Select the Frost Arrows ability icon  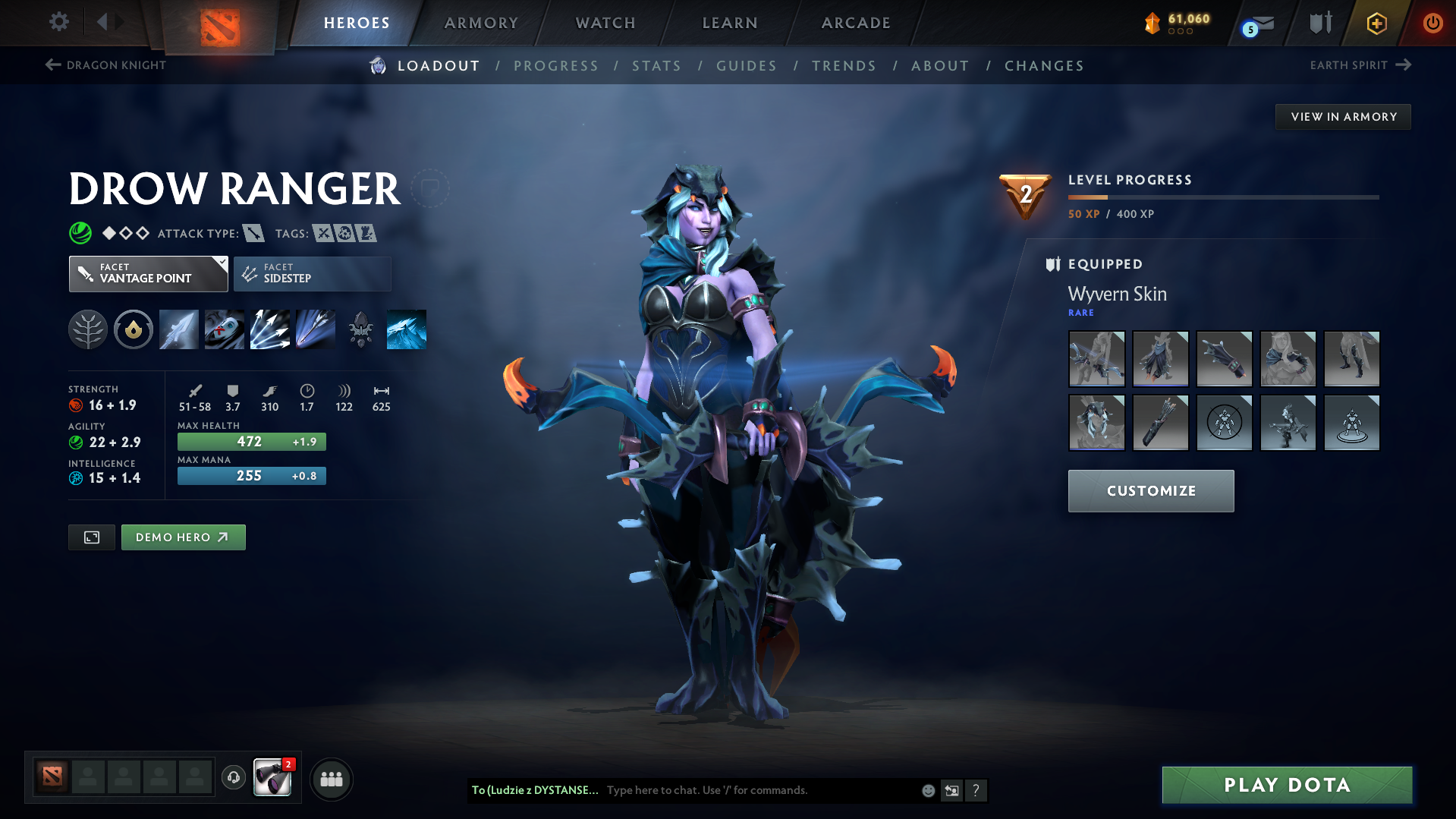pos(178,329)
